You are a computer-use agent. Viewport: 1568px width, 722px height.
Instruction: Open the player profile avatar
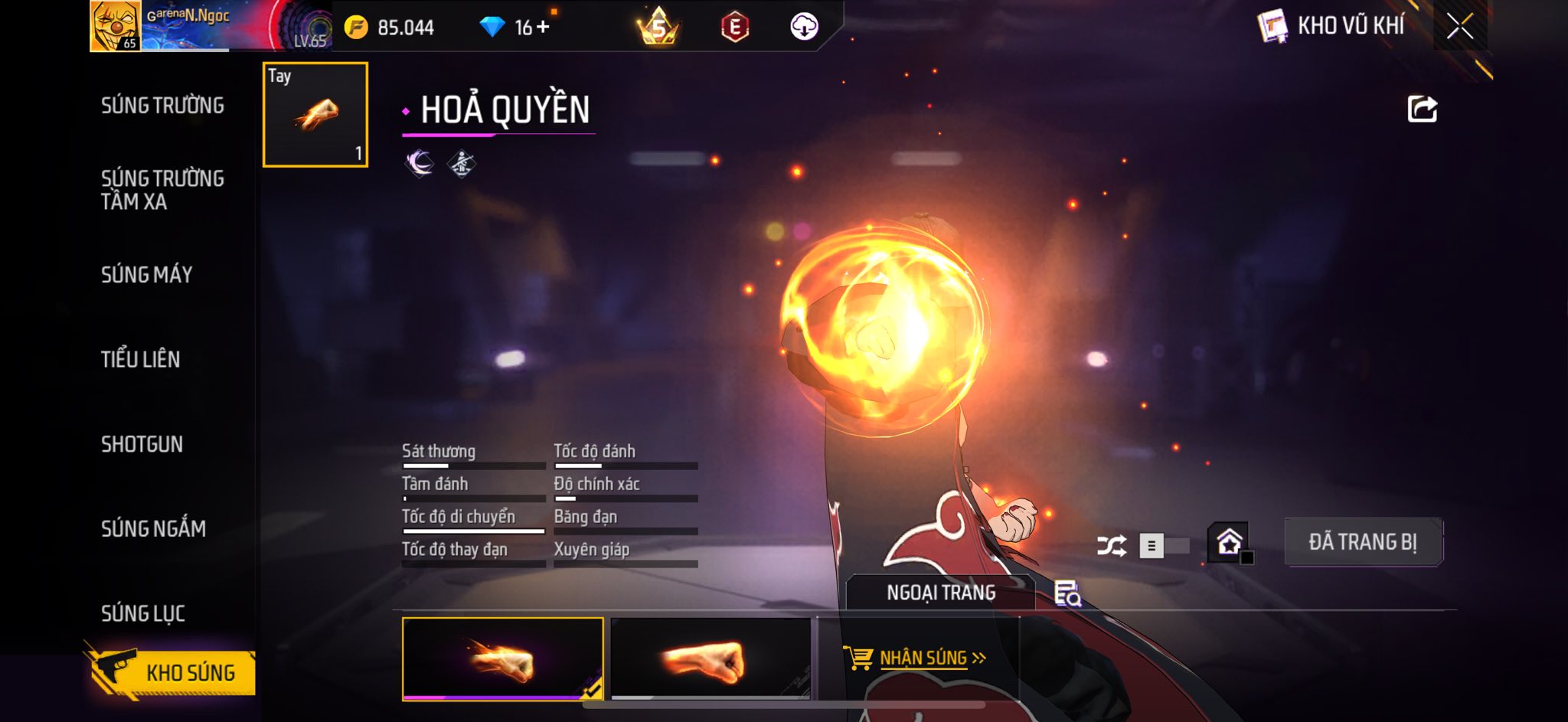pos(115,26)
